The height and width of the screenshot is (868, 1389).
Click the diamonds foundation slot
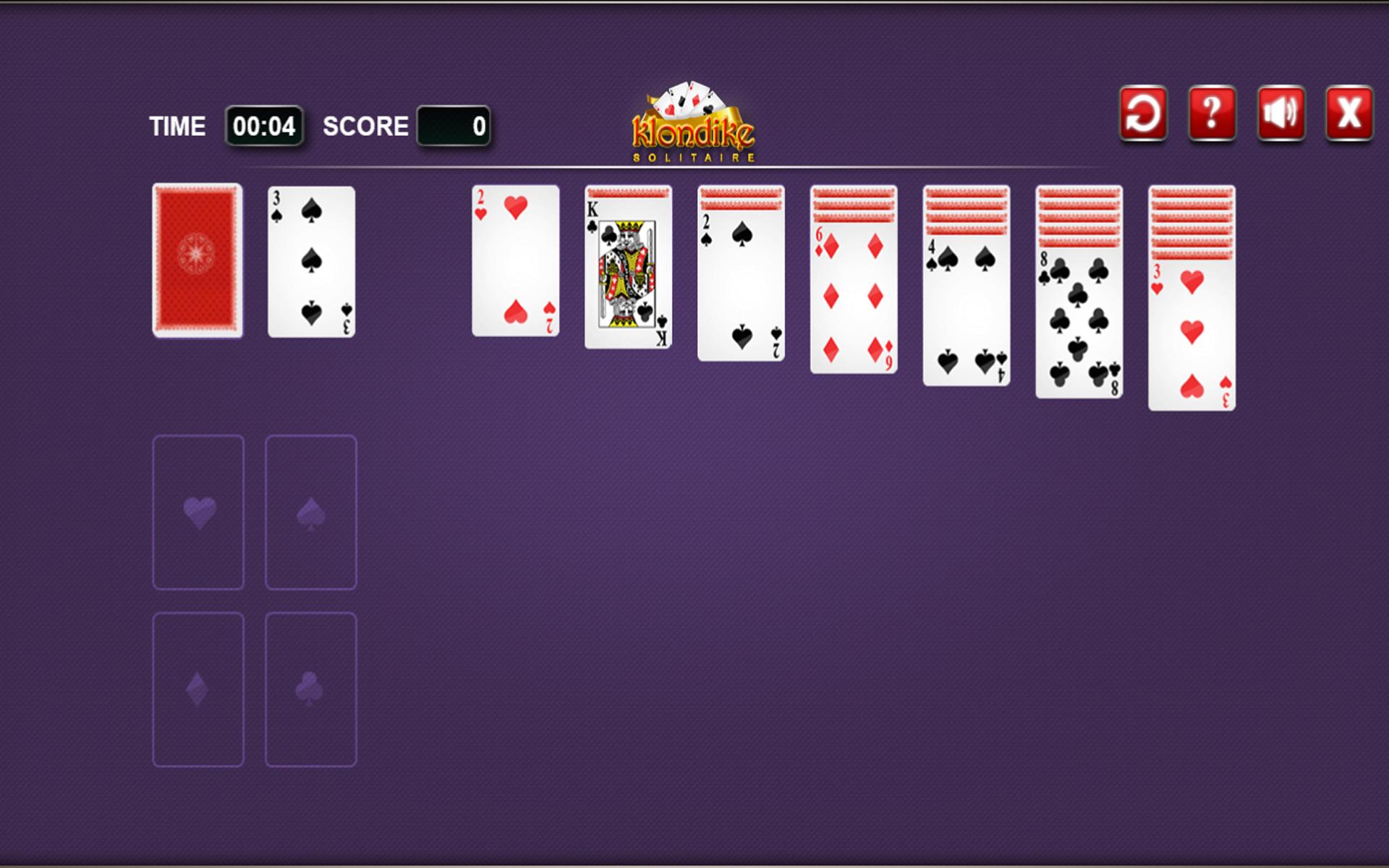[x=199, y=689]
